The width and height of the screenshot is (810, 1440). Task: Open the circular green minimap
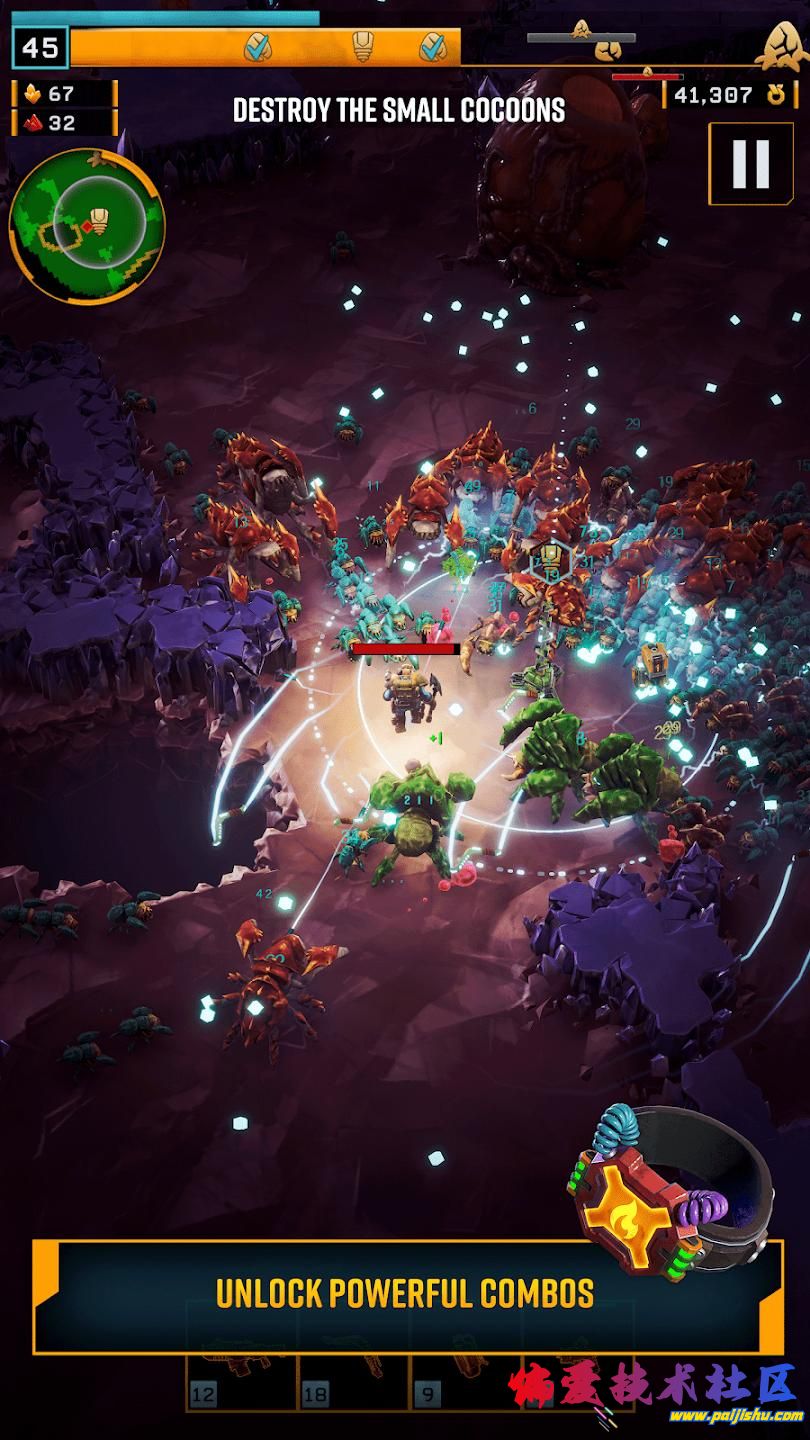point(87,227)
